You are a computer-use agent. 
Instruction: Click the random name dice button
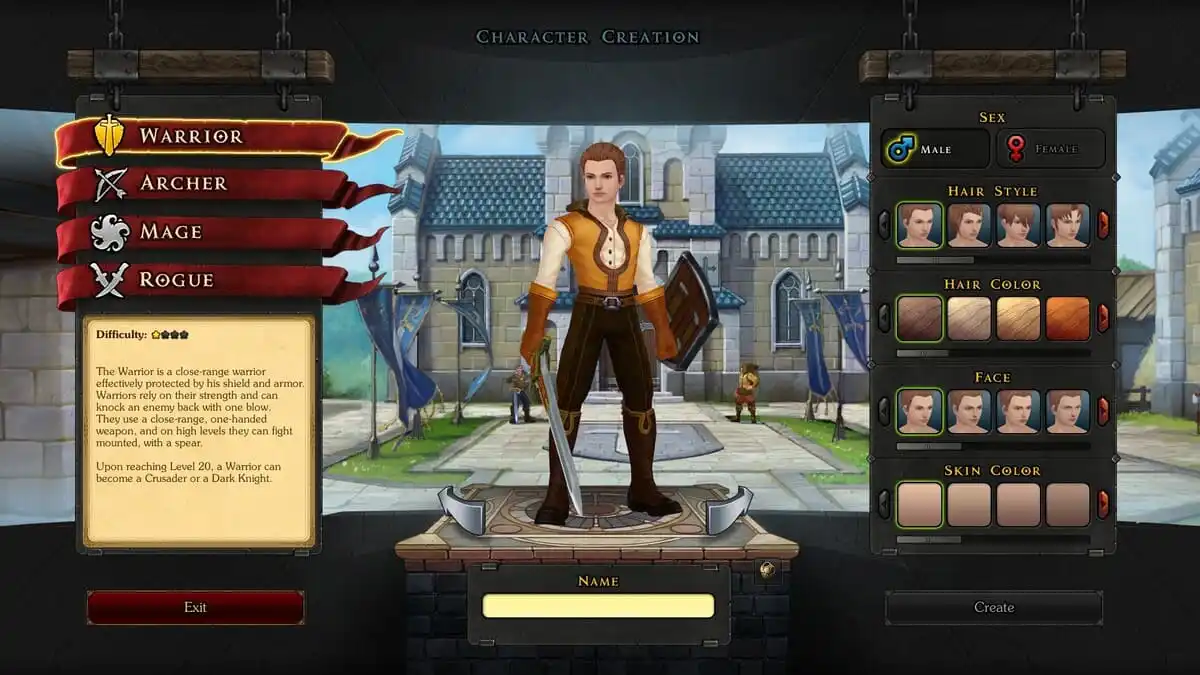click(x=766, y=570)
